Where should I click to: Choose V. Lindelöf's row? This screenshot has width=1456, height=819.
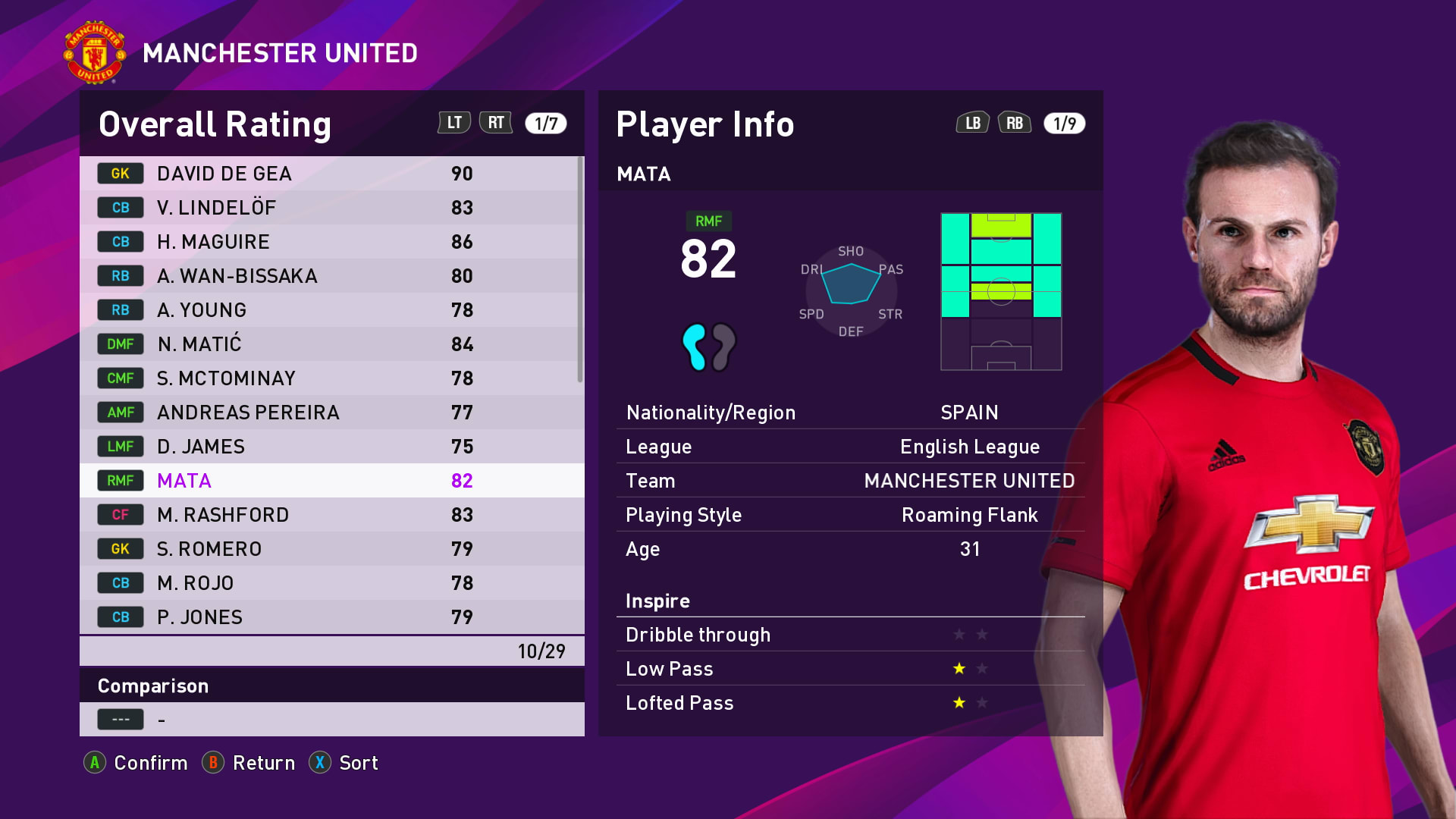(331, 208)
